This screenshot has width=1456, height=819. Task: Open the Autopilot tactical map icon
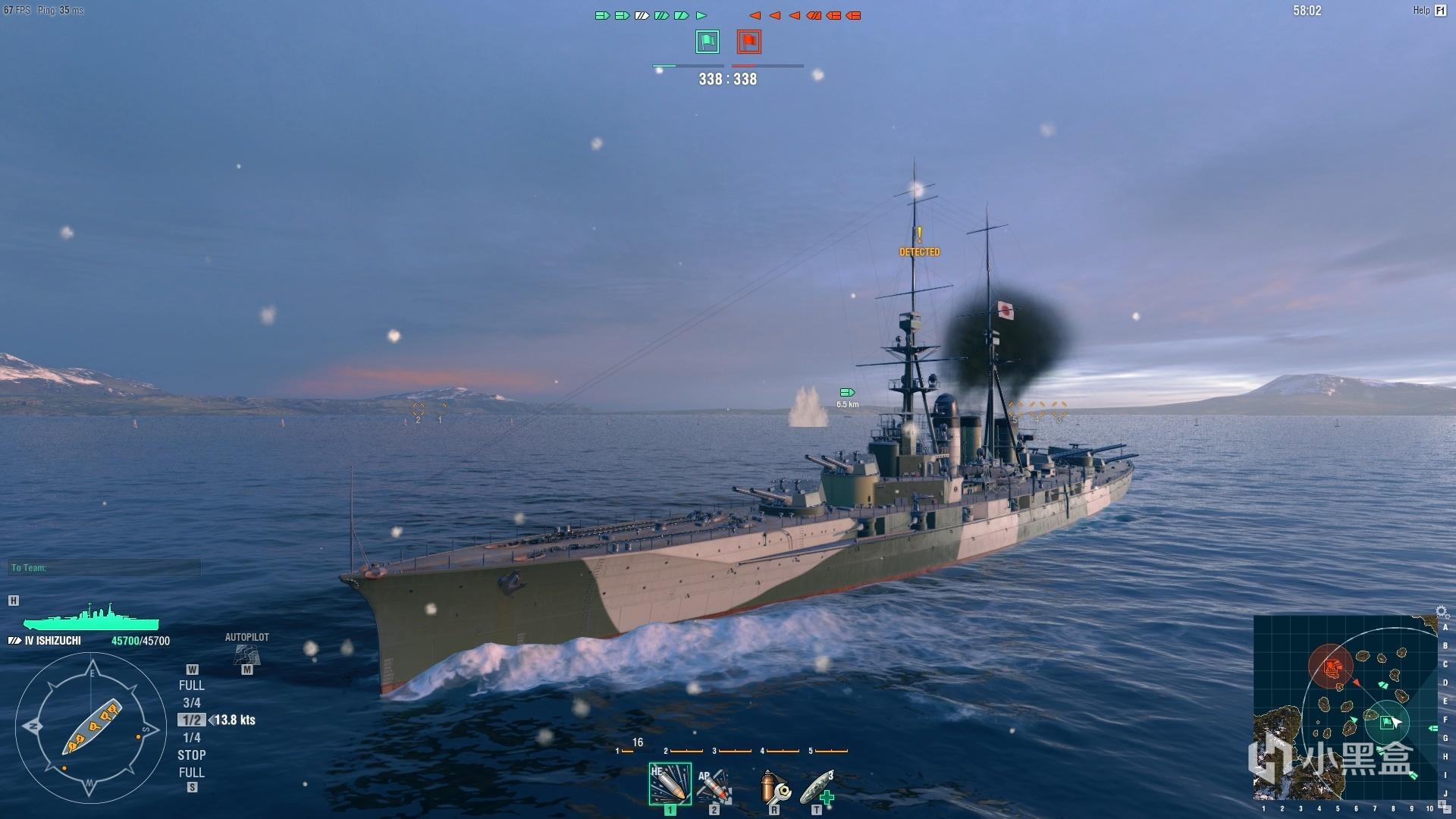[x=246, y=654]
